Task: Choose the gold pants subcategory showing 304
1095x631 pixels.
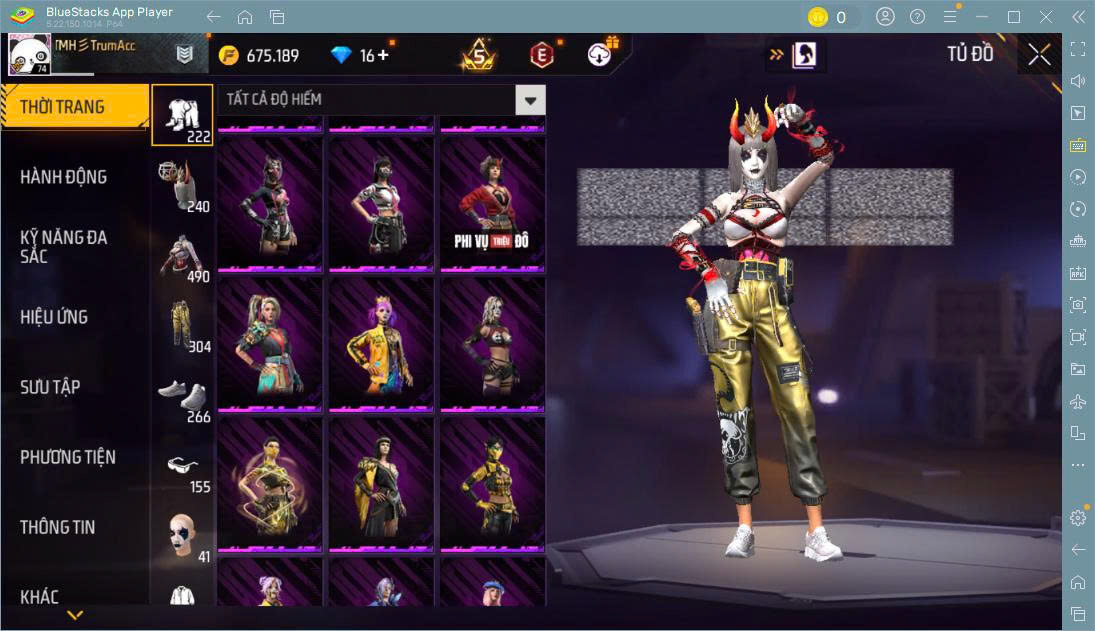Action: 182,326
